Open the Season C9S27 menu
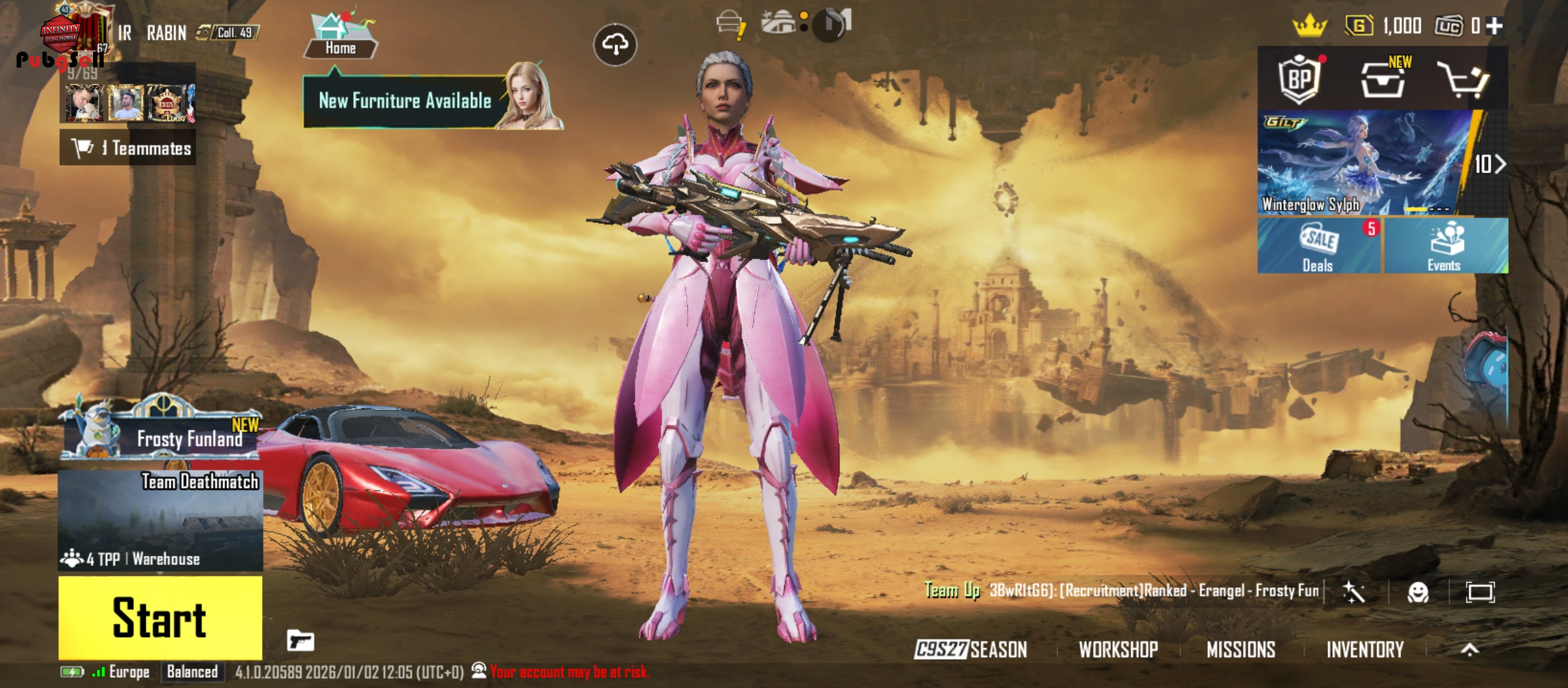The width and height of the screenshot is (1568, 688). tap(971, 649)
